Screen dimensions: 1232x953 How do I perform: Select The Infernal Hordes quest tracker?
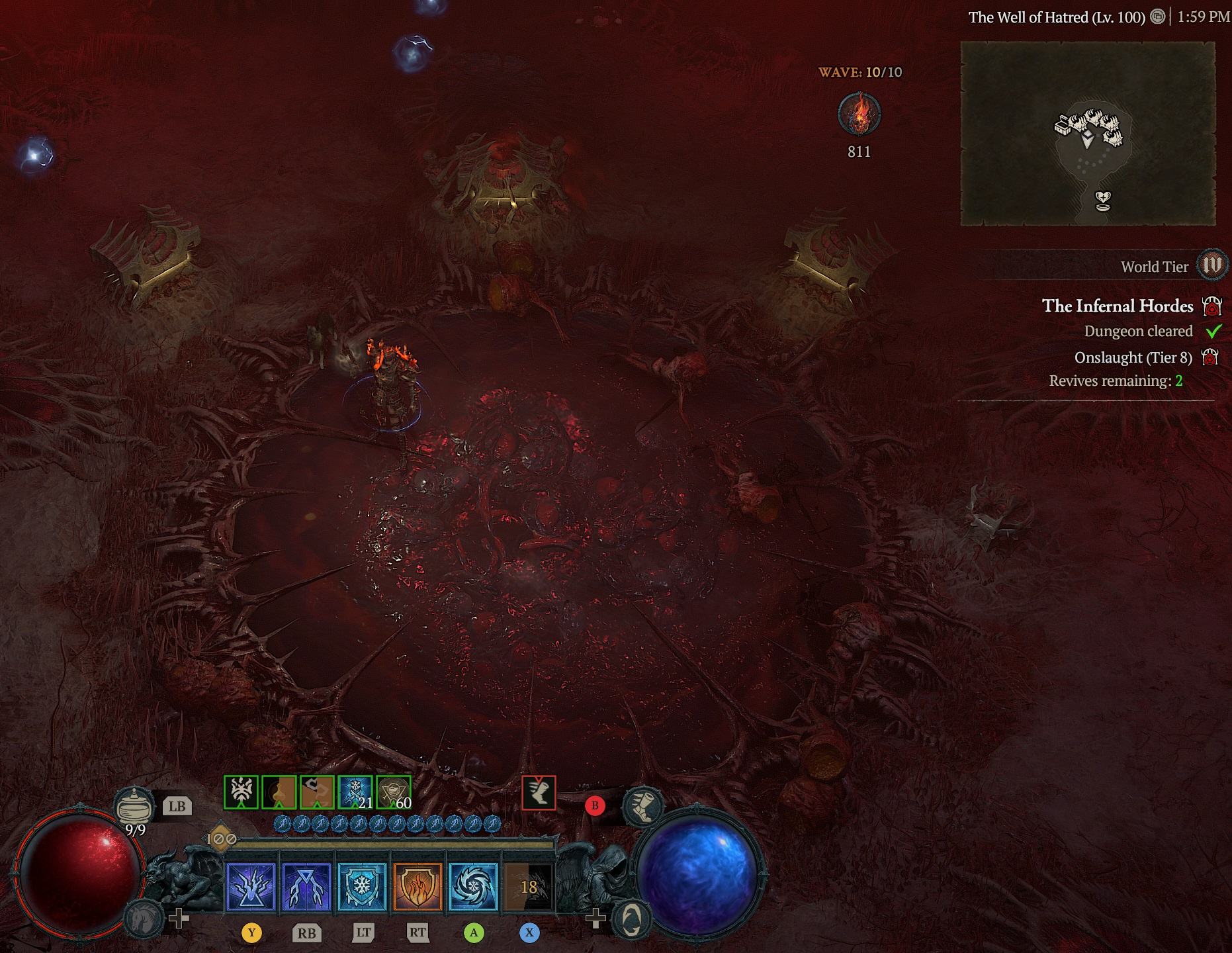(x=1118, y=306)
